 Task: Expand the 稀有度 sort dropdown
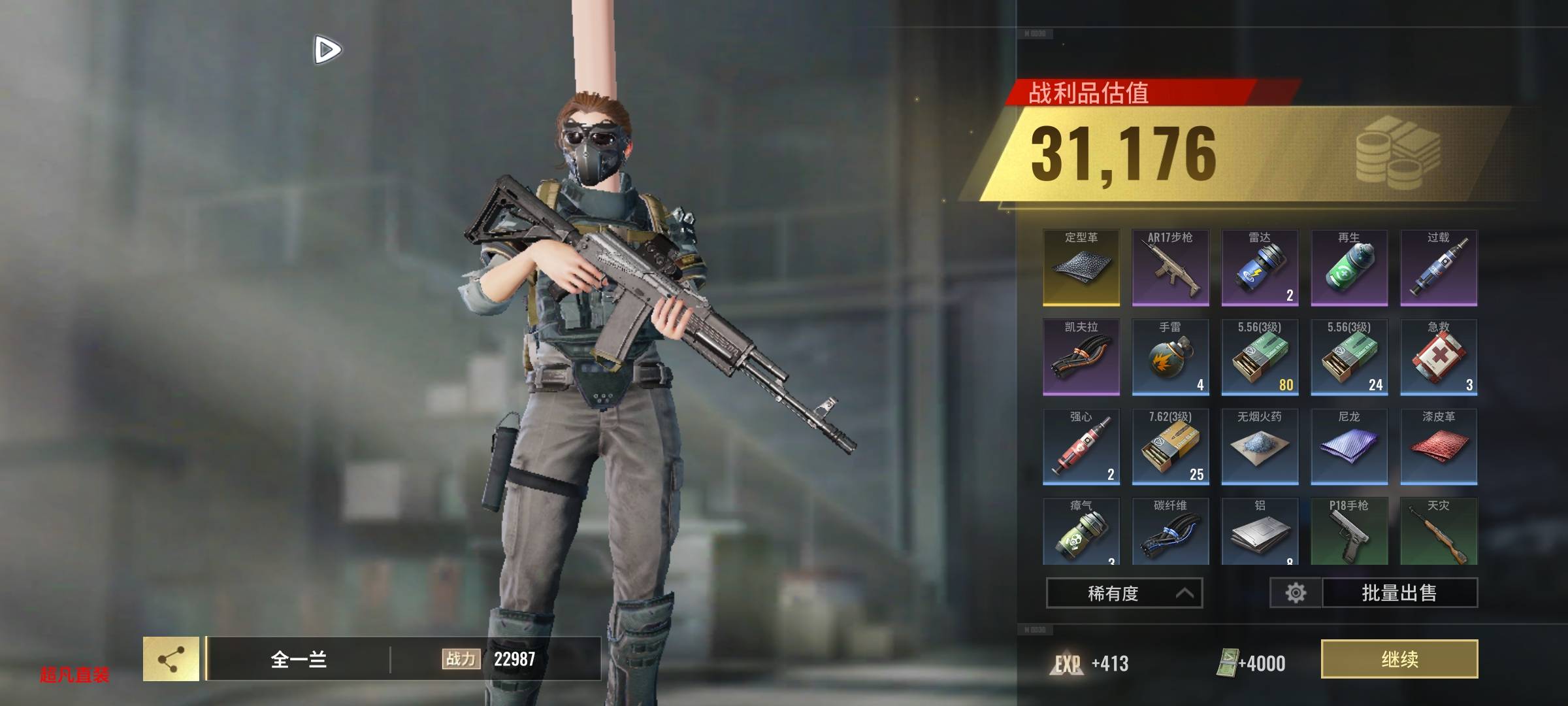1124,593
